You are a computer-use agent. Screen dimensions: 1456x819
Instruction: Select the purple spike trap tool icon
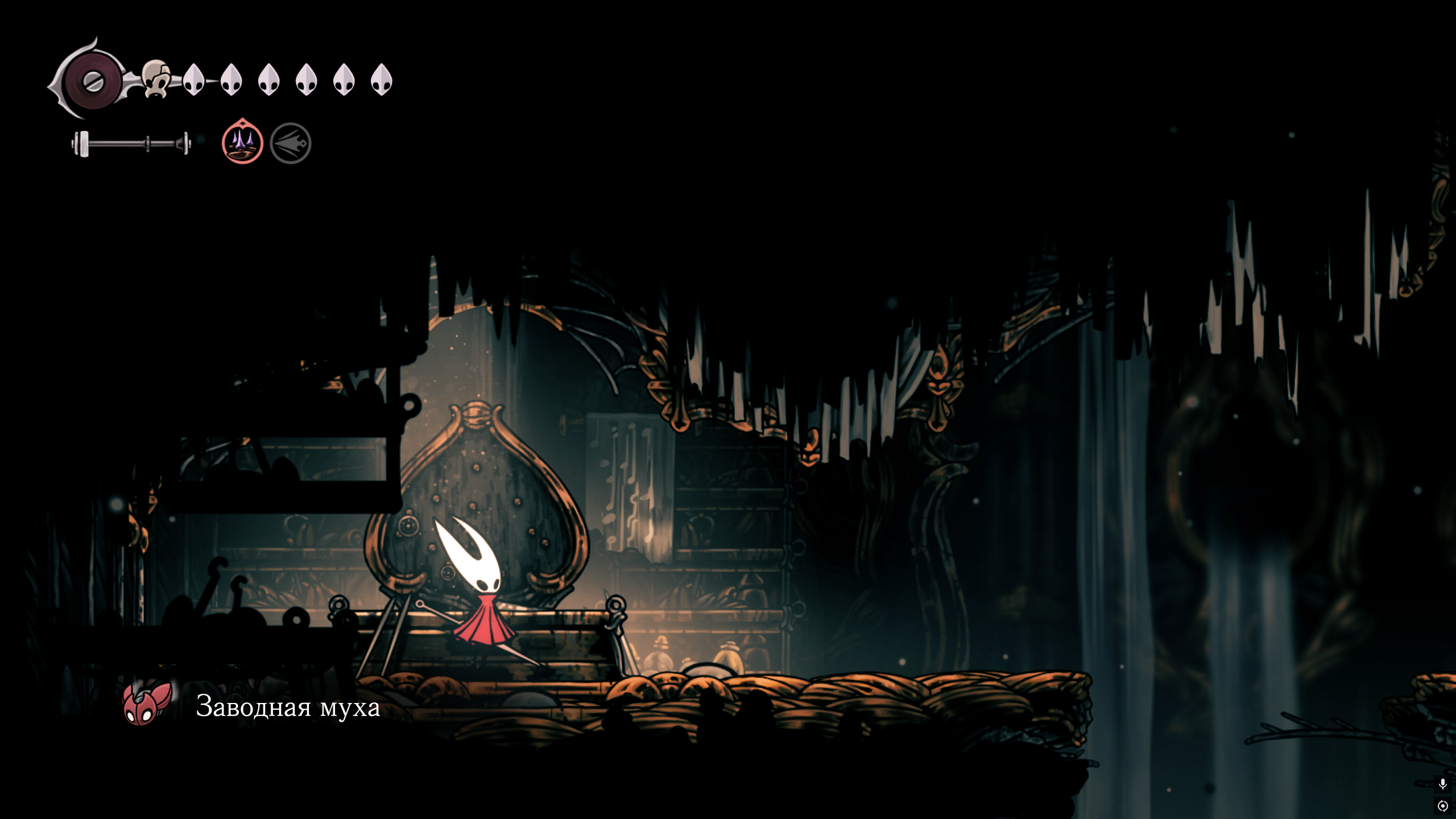tap(242, 142)
